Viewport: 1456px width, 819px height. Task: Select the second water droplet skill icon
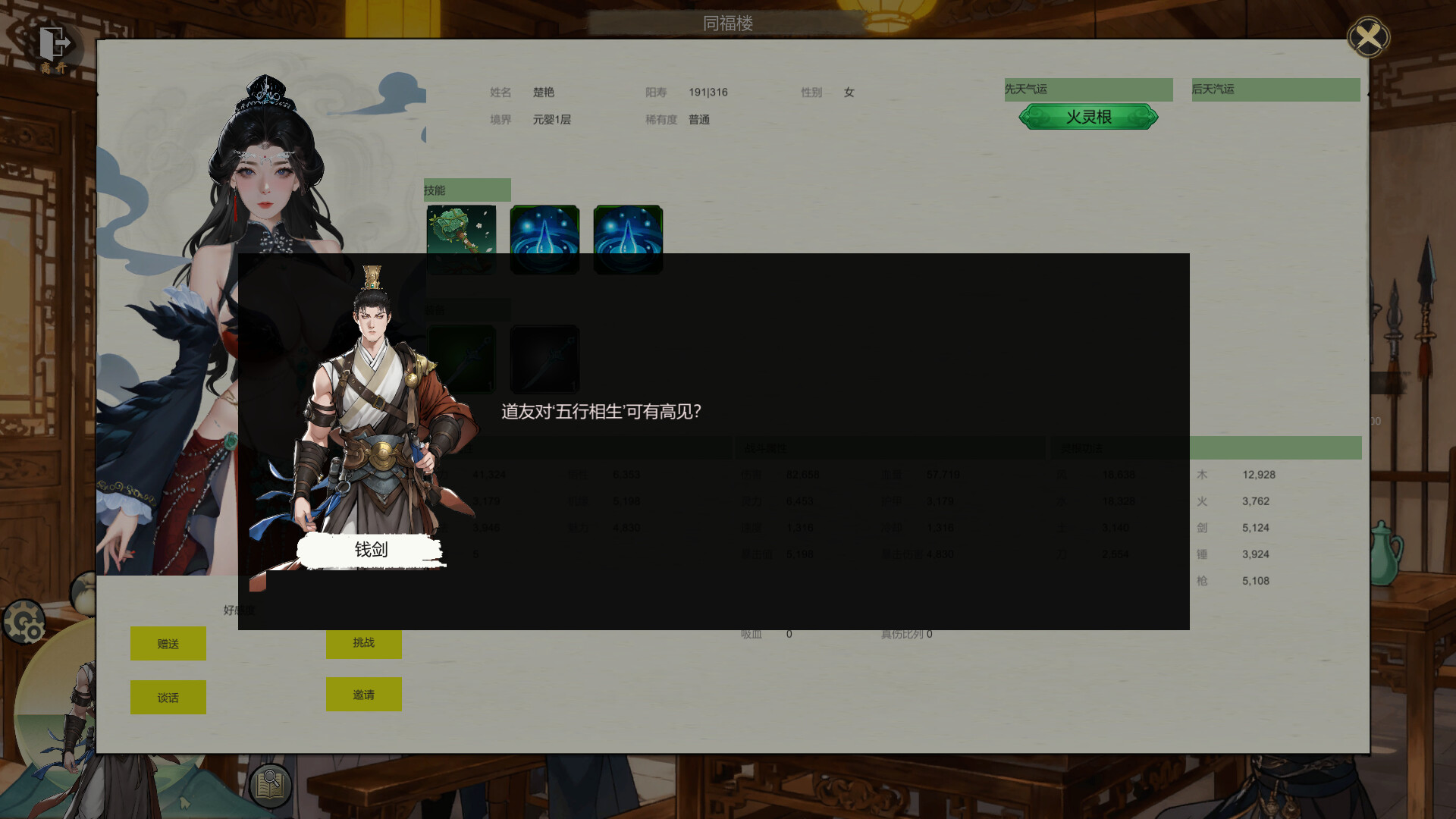click(628, 240)
